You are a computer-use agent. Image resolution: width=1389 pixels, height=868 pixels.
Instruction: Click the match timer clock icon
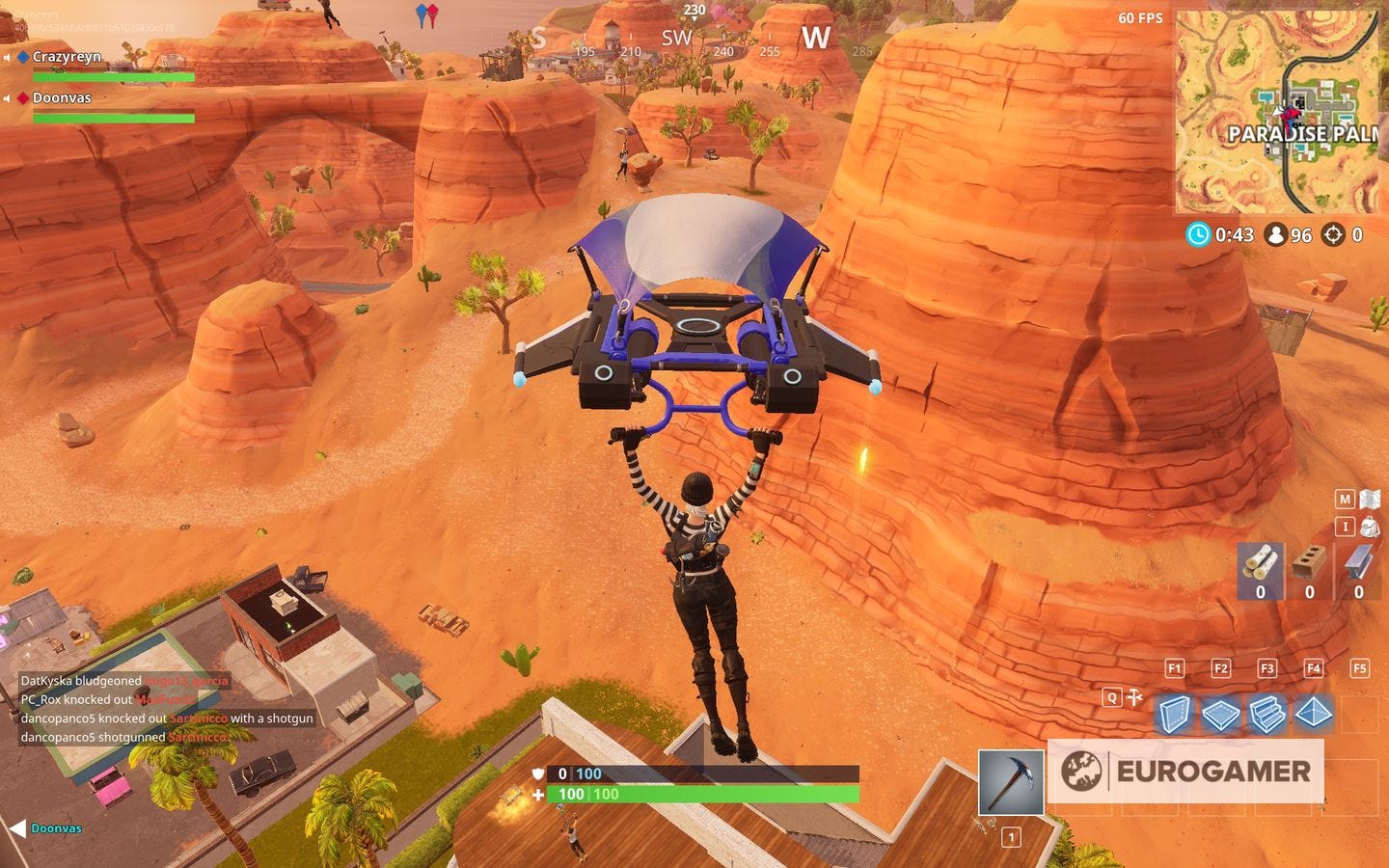click(1198, 234)
